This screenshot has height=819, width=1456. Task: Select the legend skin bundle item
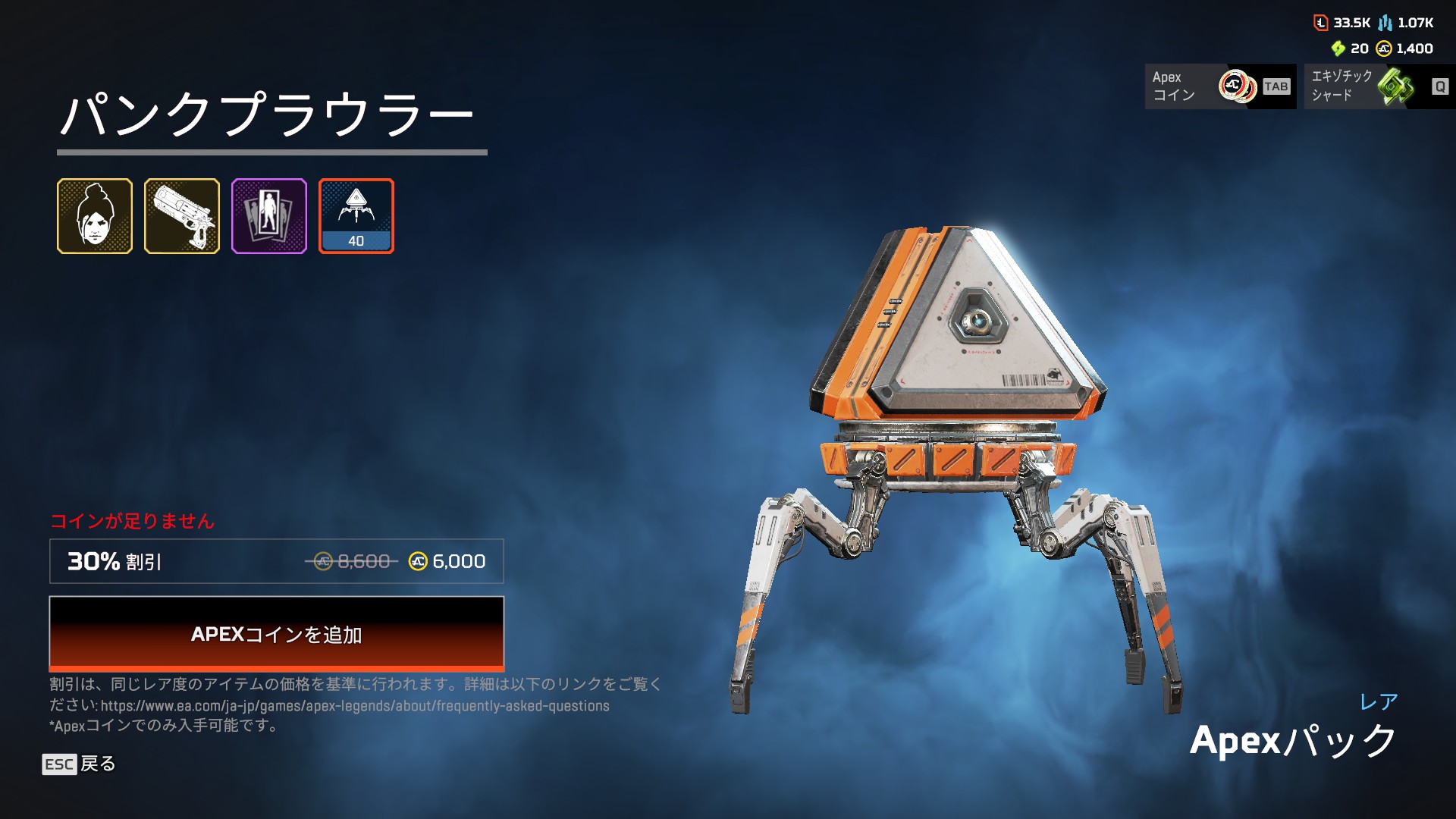click(x=95, y=216)
